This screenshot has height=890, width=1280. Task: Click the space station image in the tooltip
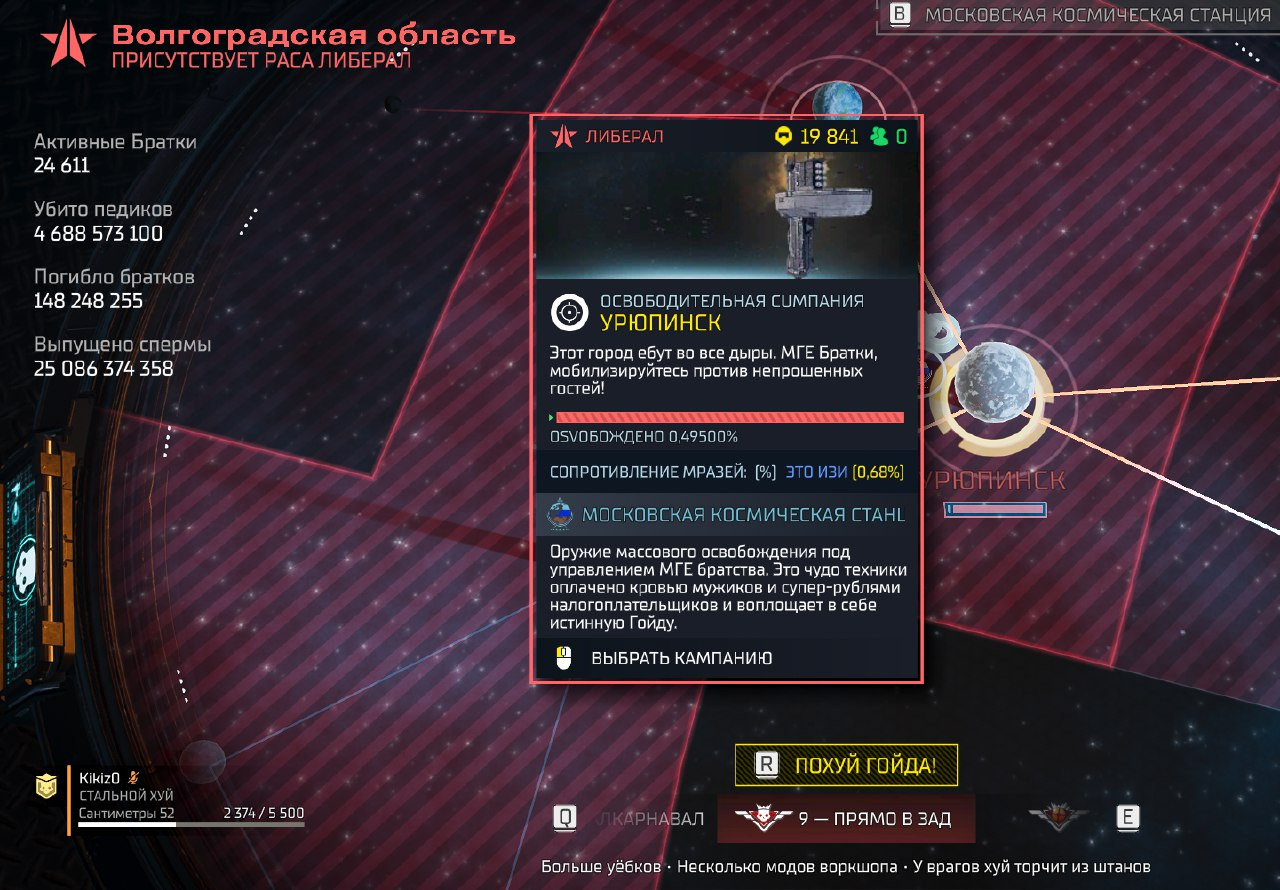click(726, 215)
